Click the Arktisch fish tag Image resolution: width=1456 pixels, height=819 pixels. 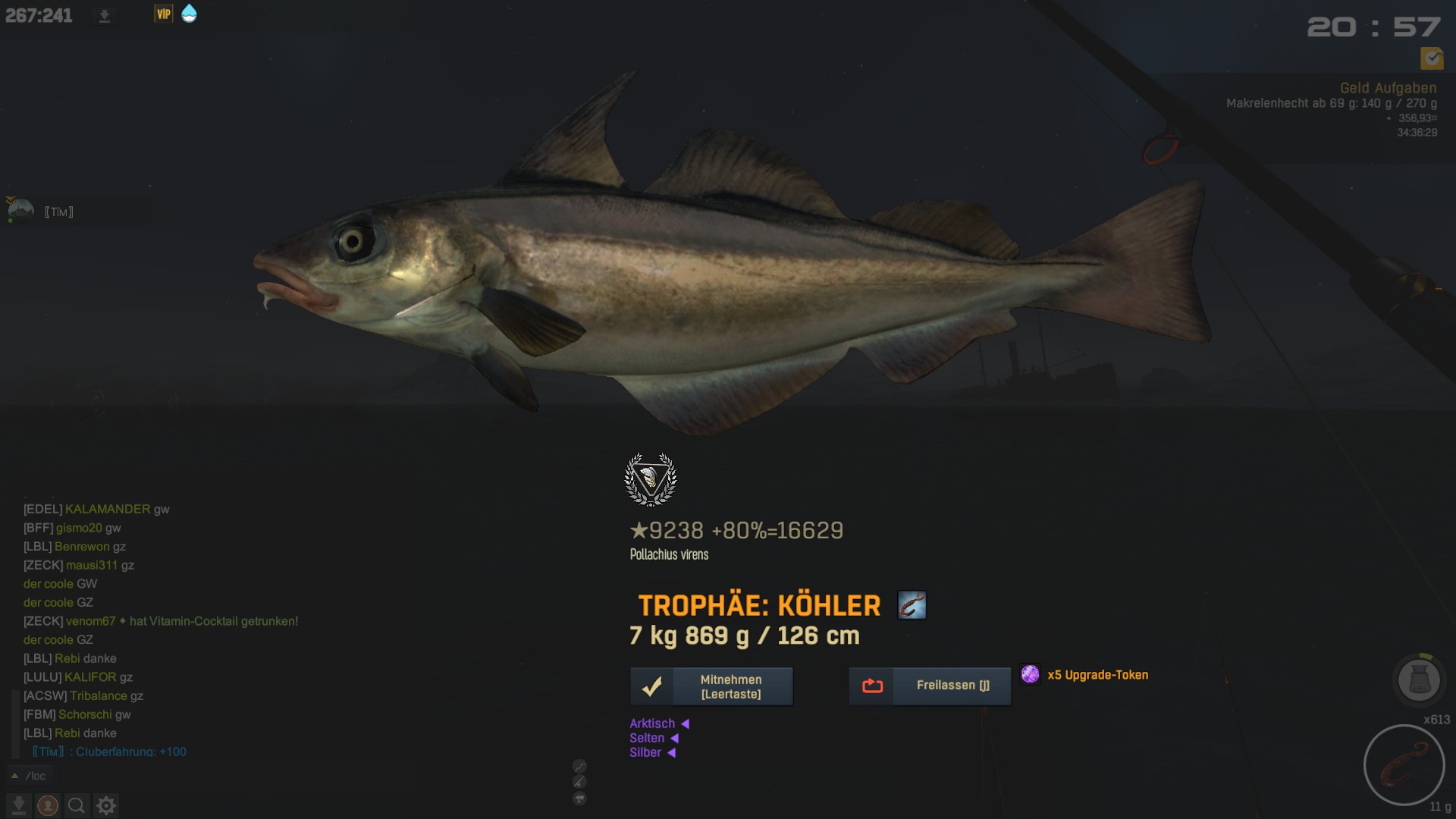click(652, 723)
